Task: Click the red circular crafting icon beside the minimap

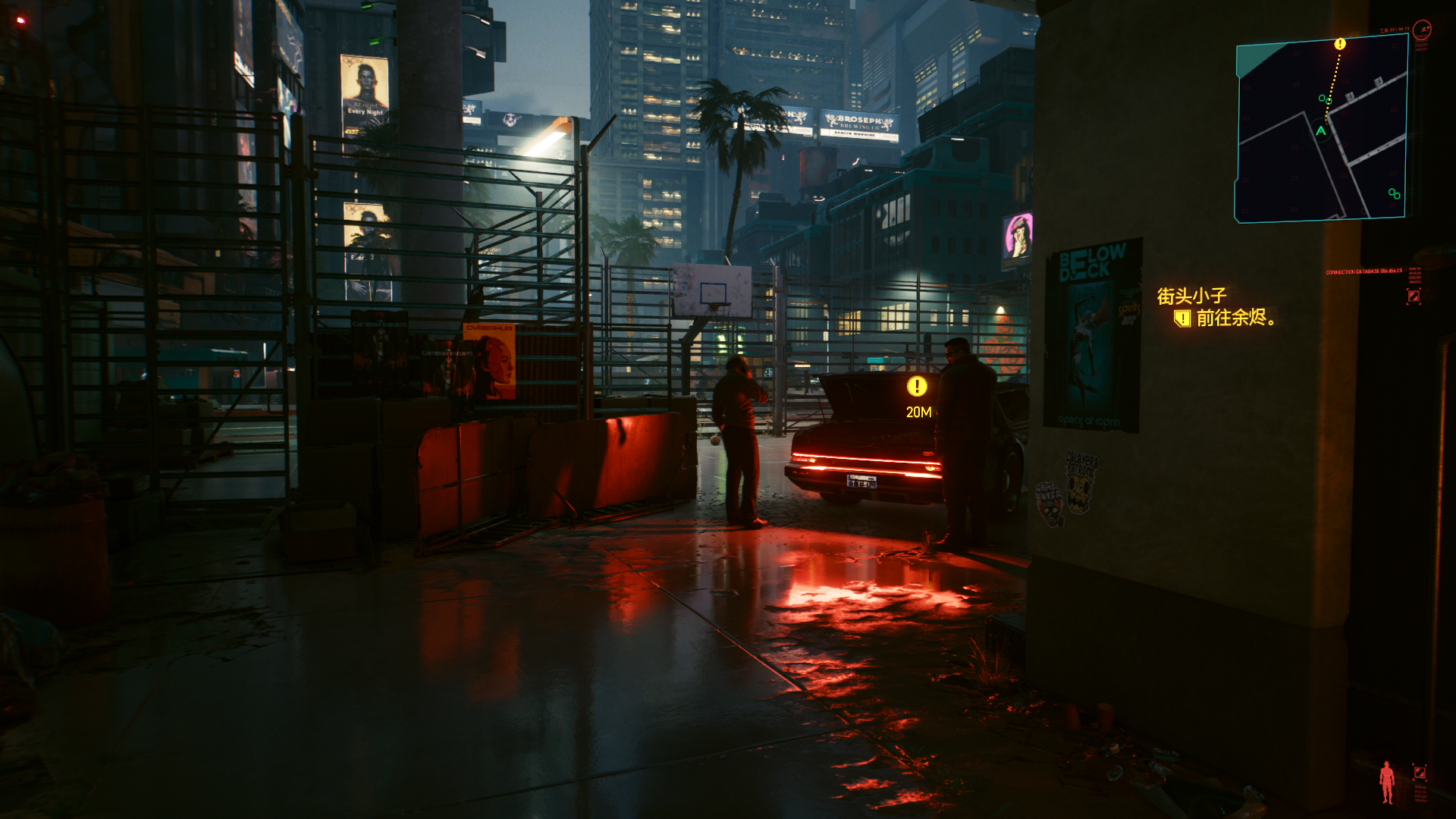Action: 1421,29
